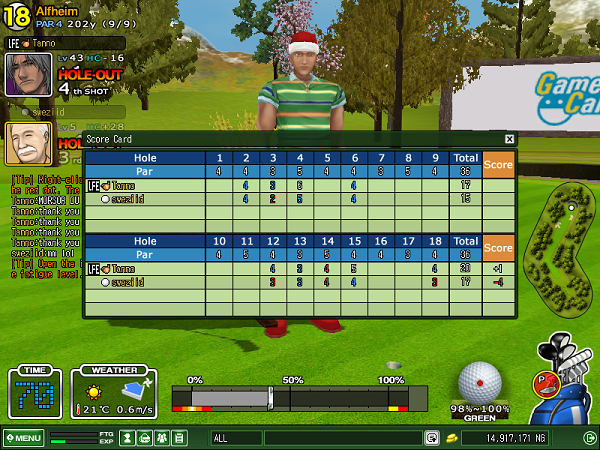Click the first green icon beside the EXP bar
The height and width of the screenshot is (450, 600).
click(x=128, y=438)
